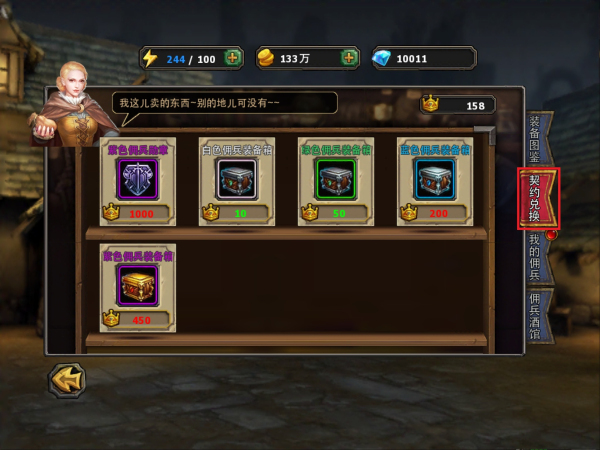Add more energy with the plus button
This screenshot has width=600, height=450.
click(x=232, y=58)
